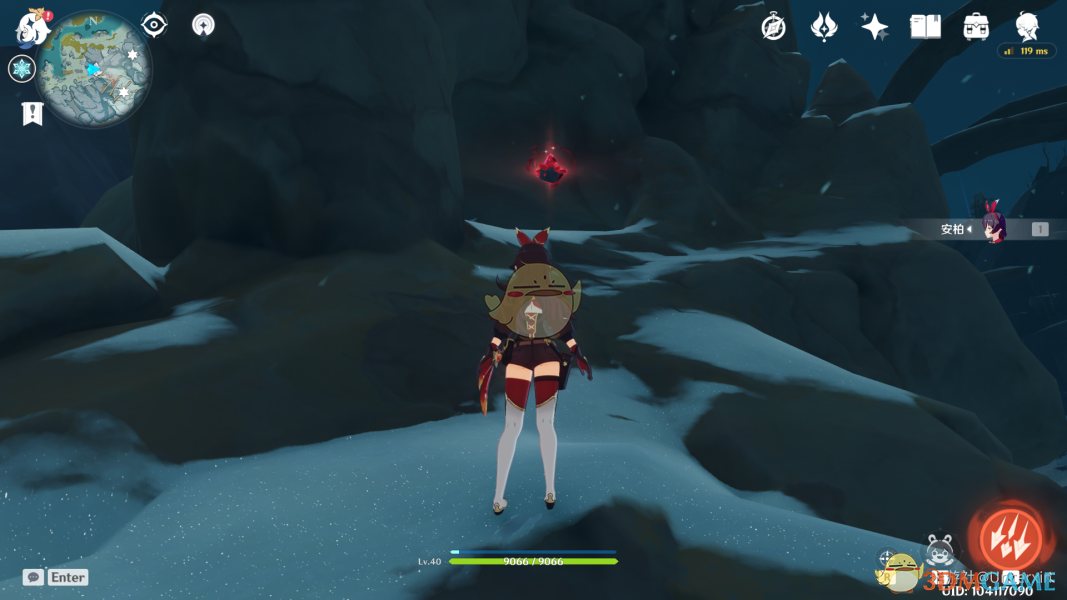Image resolution: width=1067 pixels, height=600 pixels.
Task: Open the quest banner with exclamation mark
Action: pyautogui.click(x=32, y=113)
